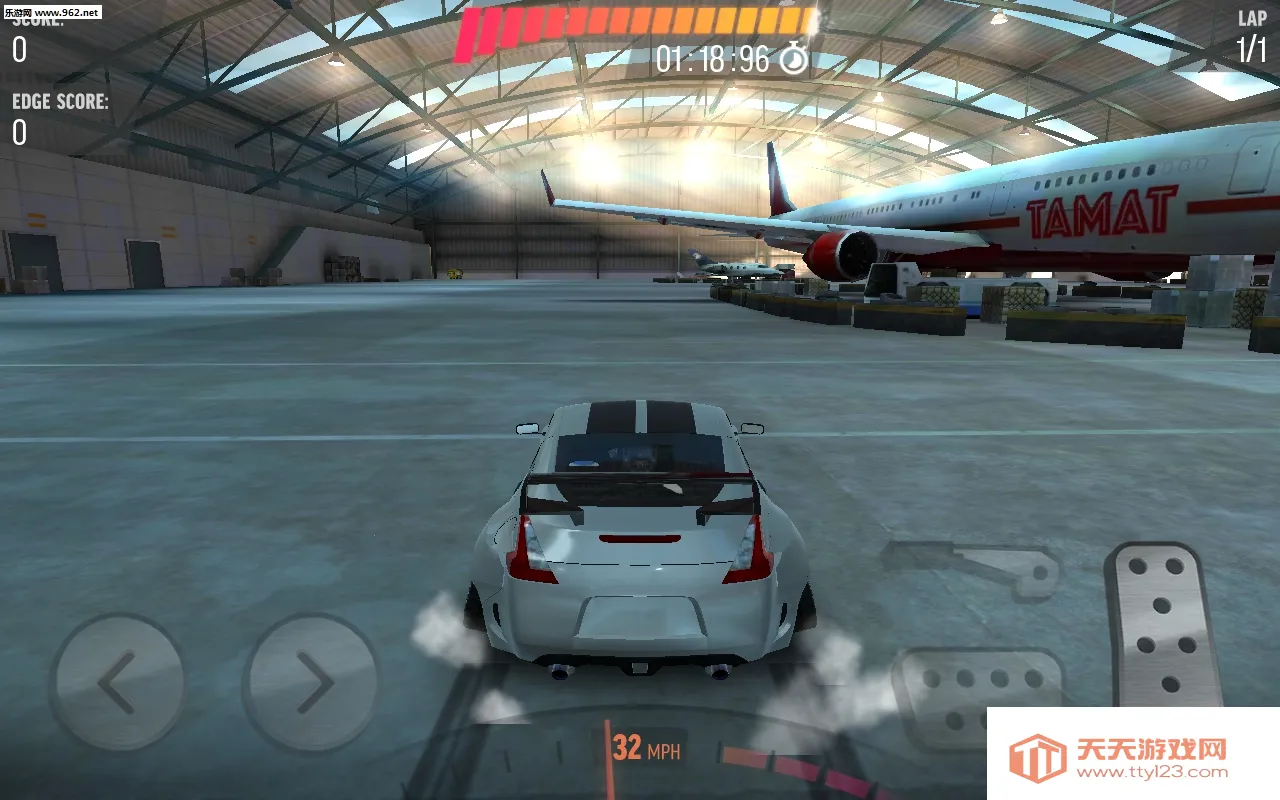This screenshot has width=1280, height=800.
Task: Toggle the LAP 1/1 indicator
Action: click(1251, 30)
